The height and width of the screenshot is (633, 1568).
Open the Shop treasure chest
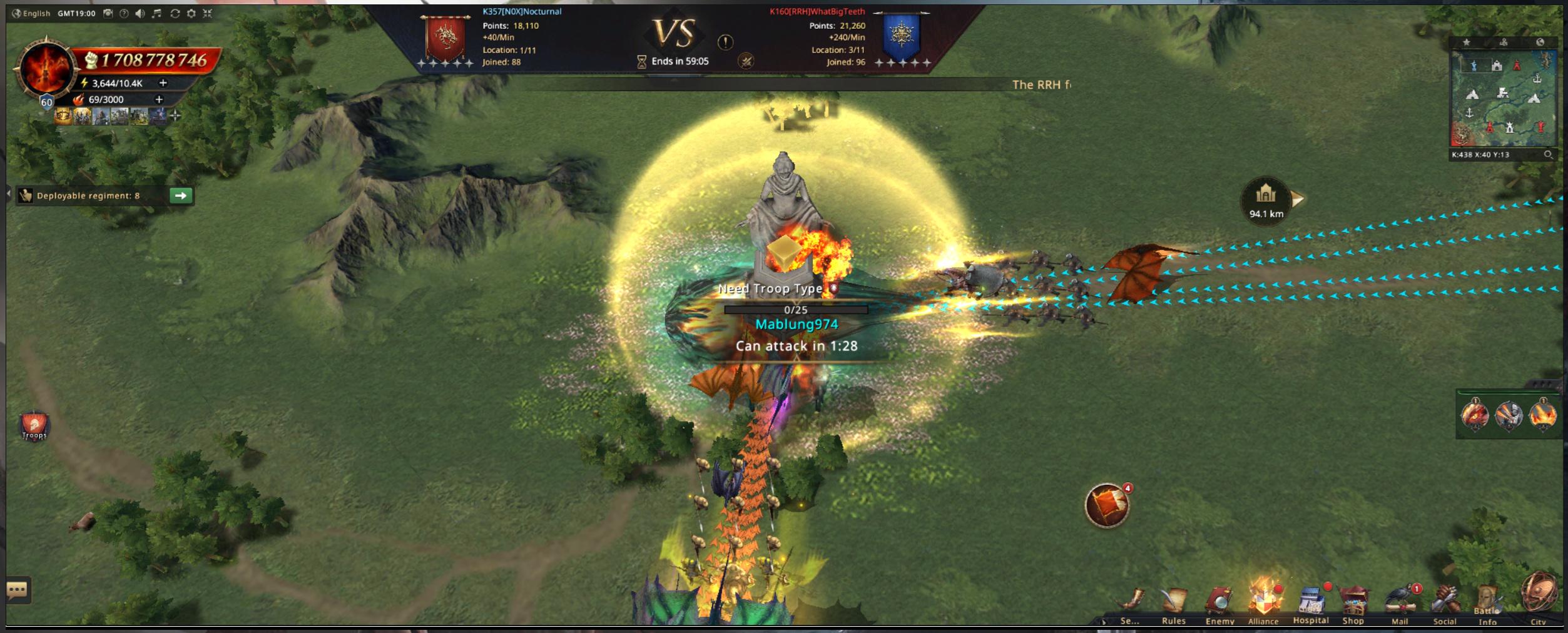point(1353,603)
